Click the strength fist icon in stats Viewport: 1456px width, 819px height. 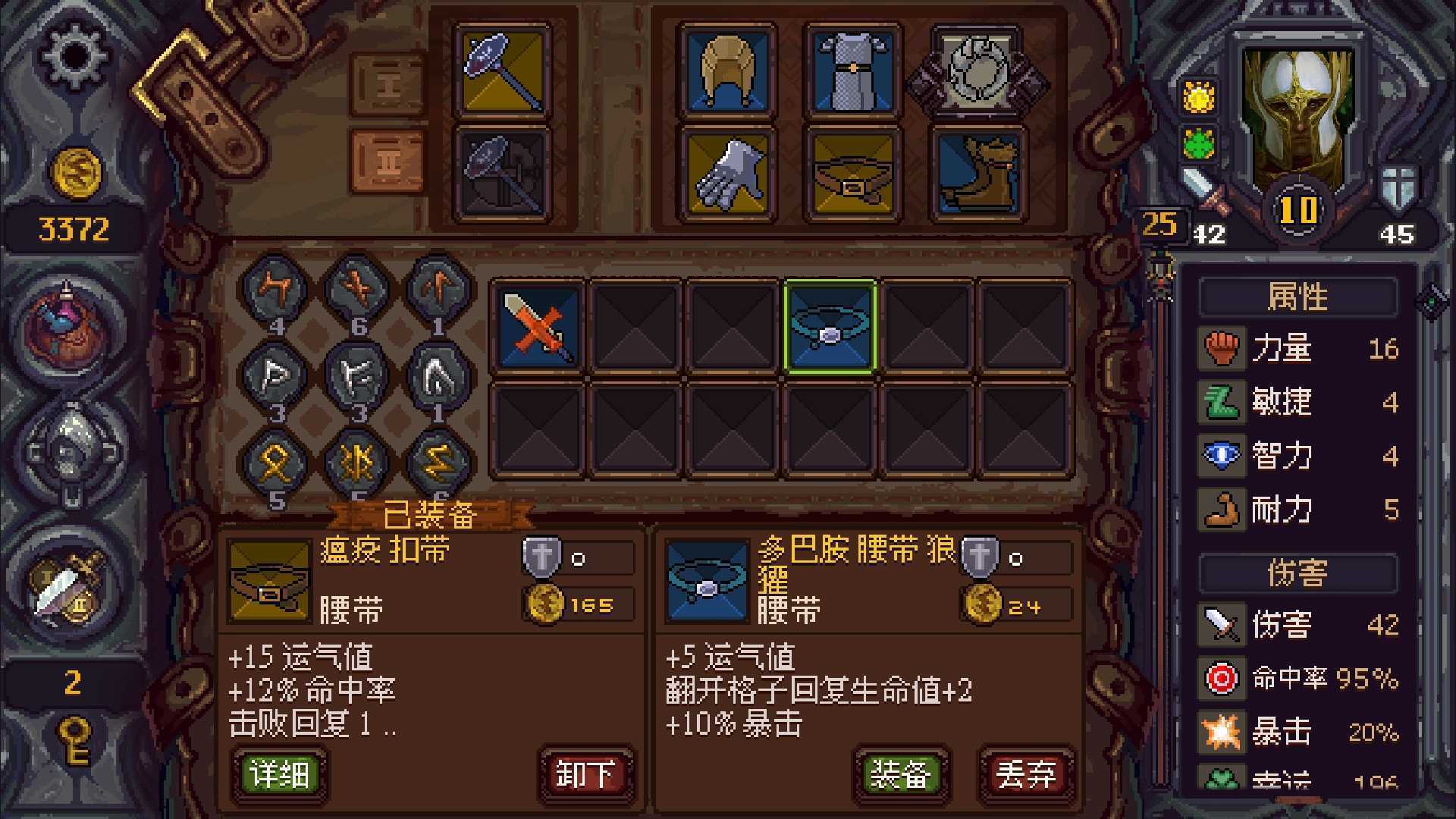pyautogui.click(x=1222, y=349)
